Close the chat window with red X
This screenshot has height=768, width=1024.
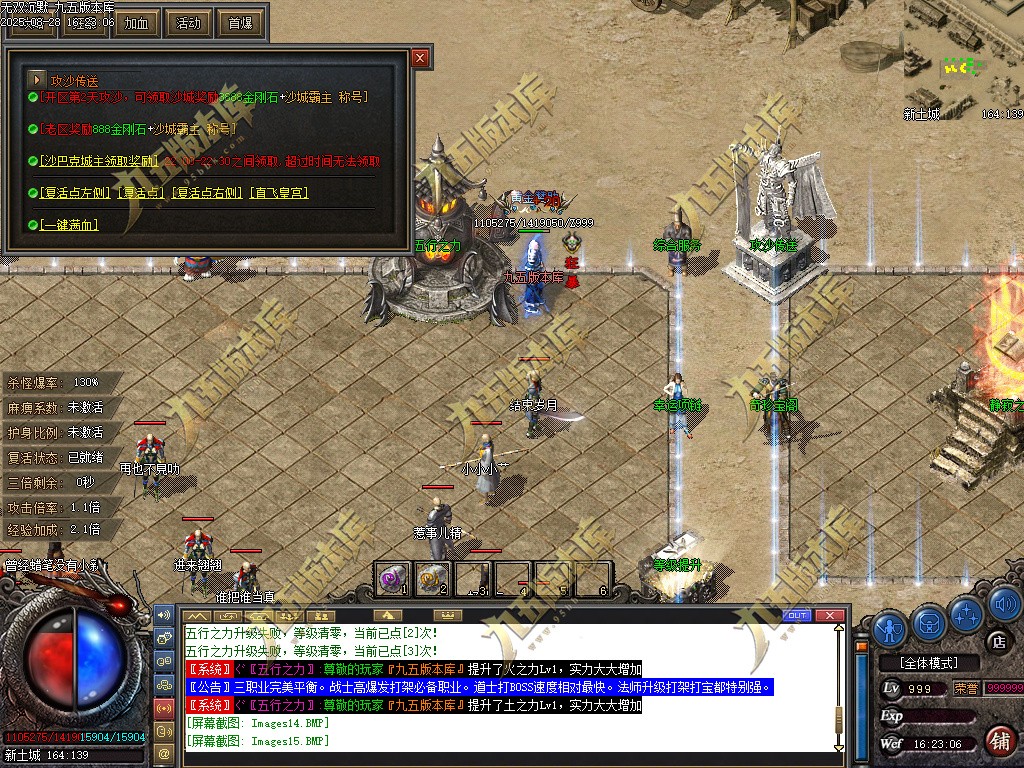pyautogui.click(x=828, y=615)
